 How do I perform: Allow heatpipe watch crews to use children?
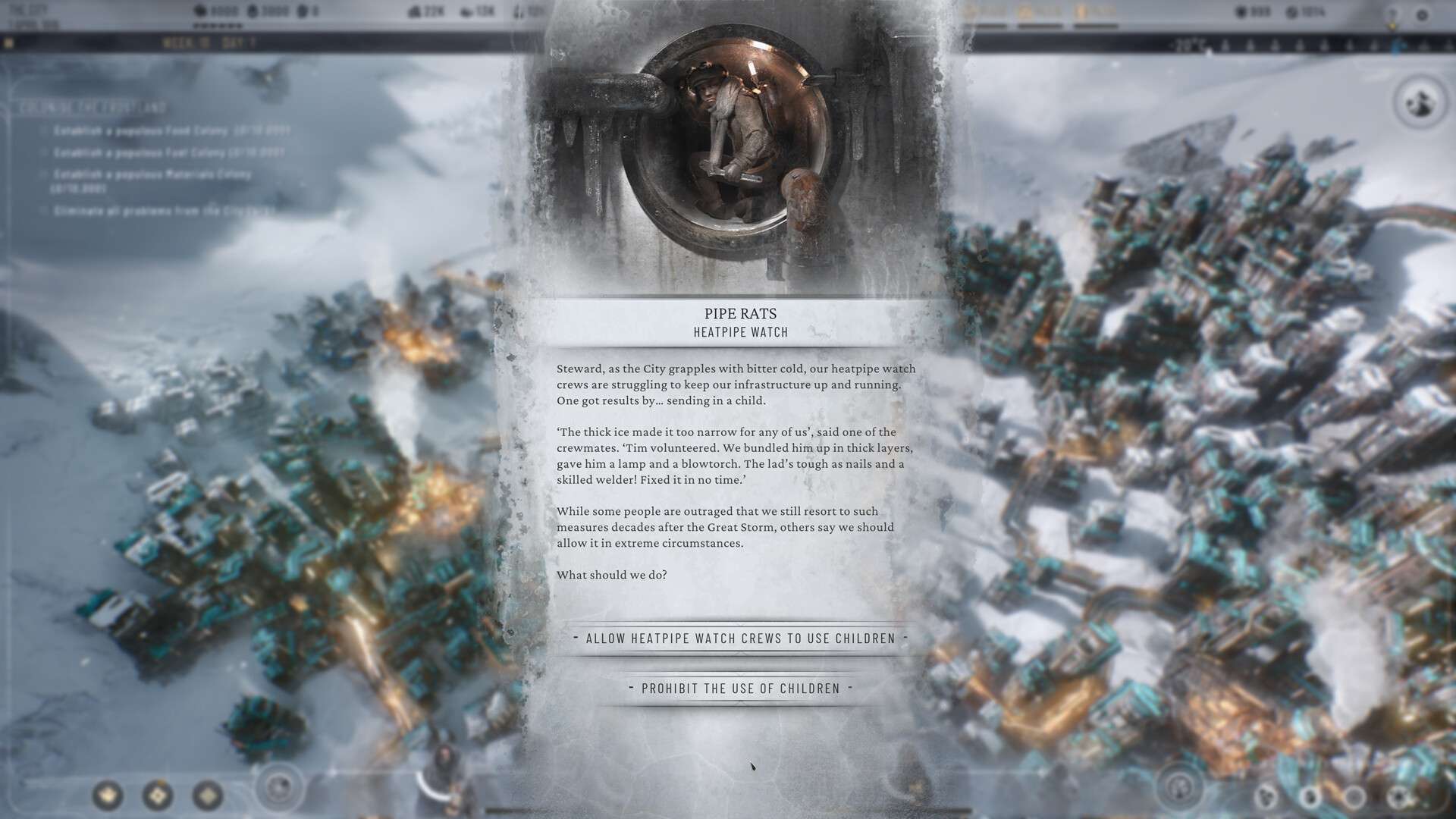point(740,639)
